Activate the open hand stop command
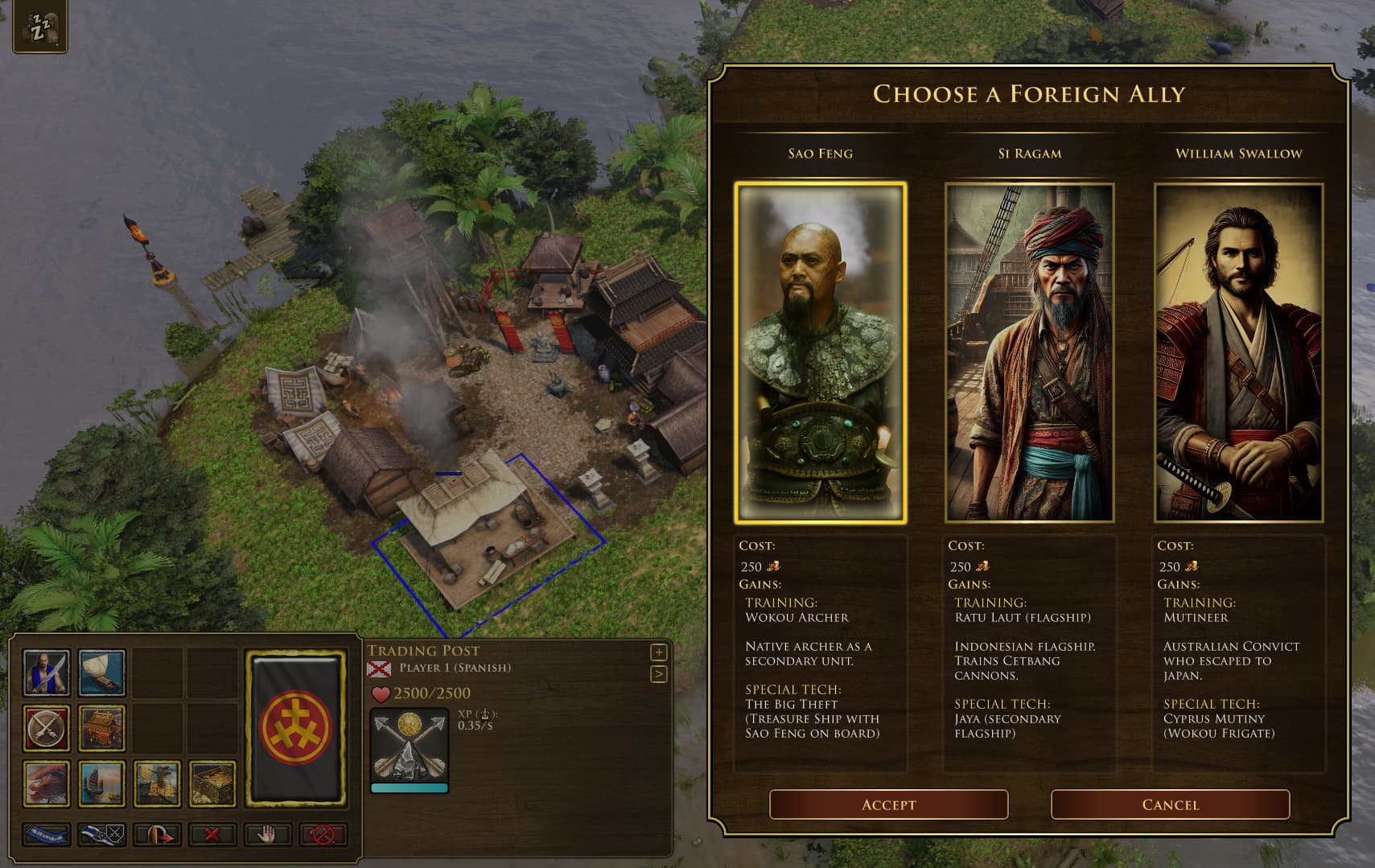Viewport: 1375px width, 868px height. coord(267,835)
